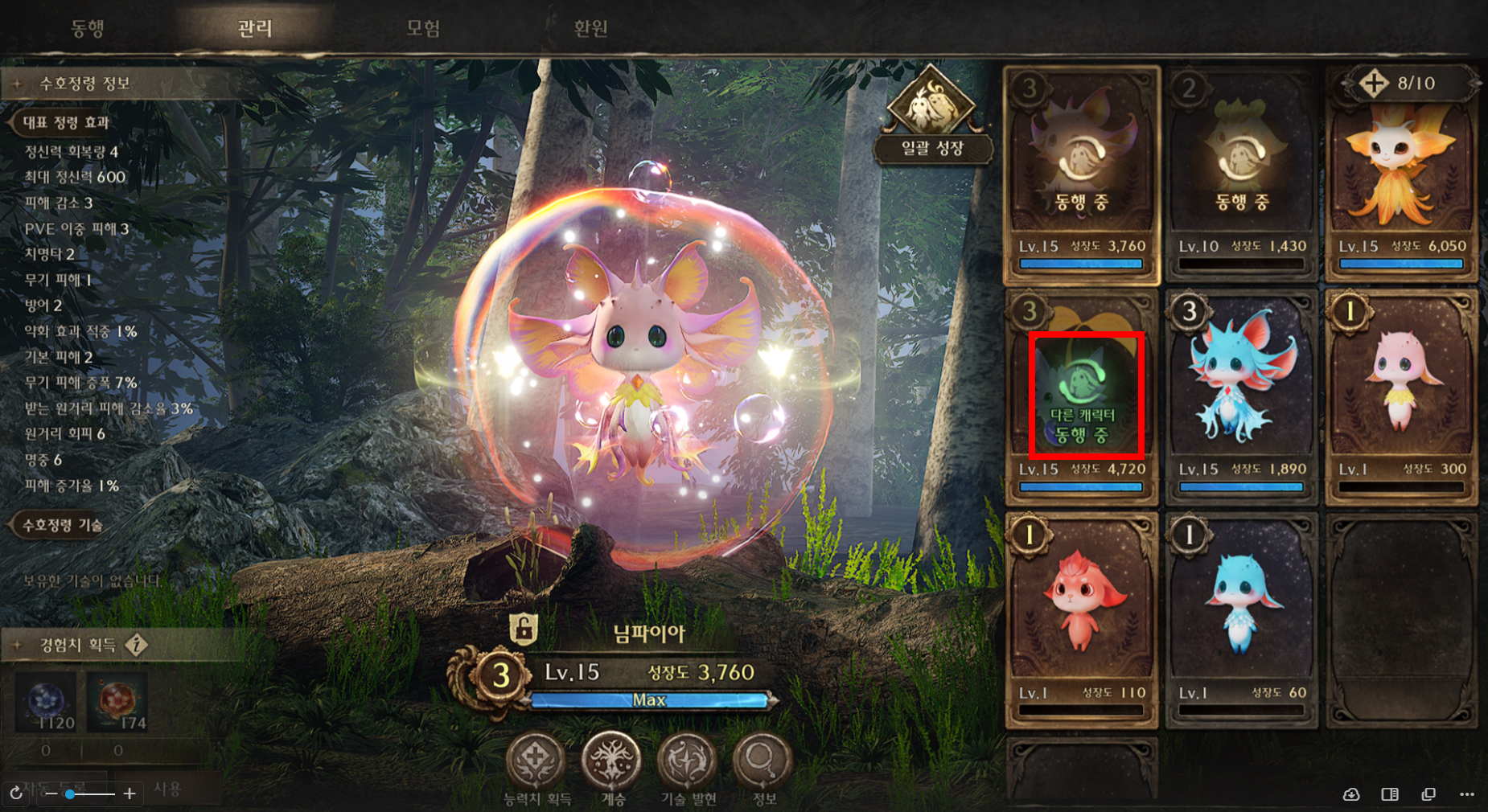Open the 계승 tree button
This screenshot has height=812, width=1488.
tap(612, 761)
